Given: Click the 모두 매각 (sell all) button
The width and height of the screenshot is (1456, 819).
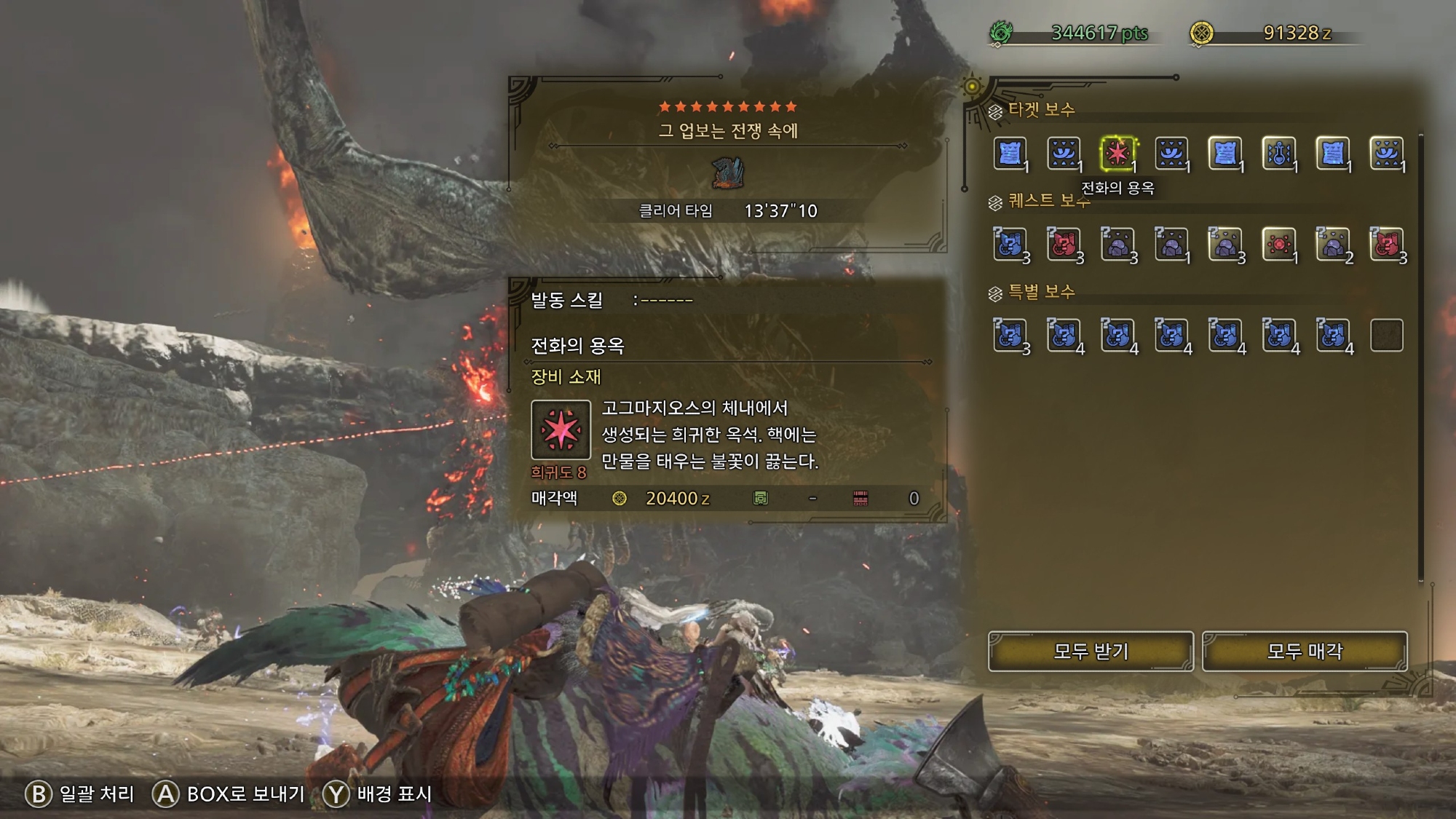Looking at the screenshot, I should click(1304, 651).
